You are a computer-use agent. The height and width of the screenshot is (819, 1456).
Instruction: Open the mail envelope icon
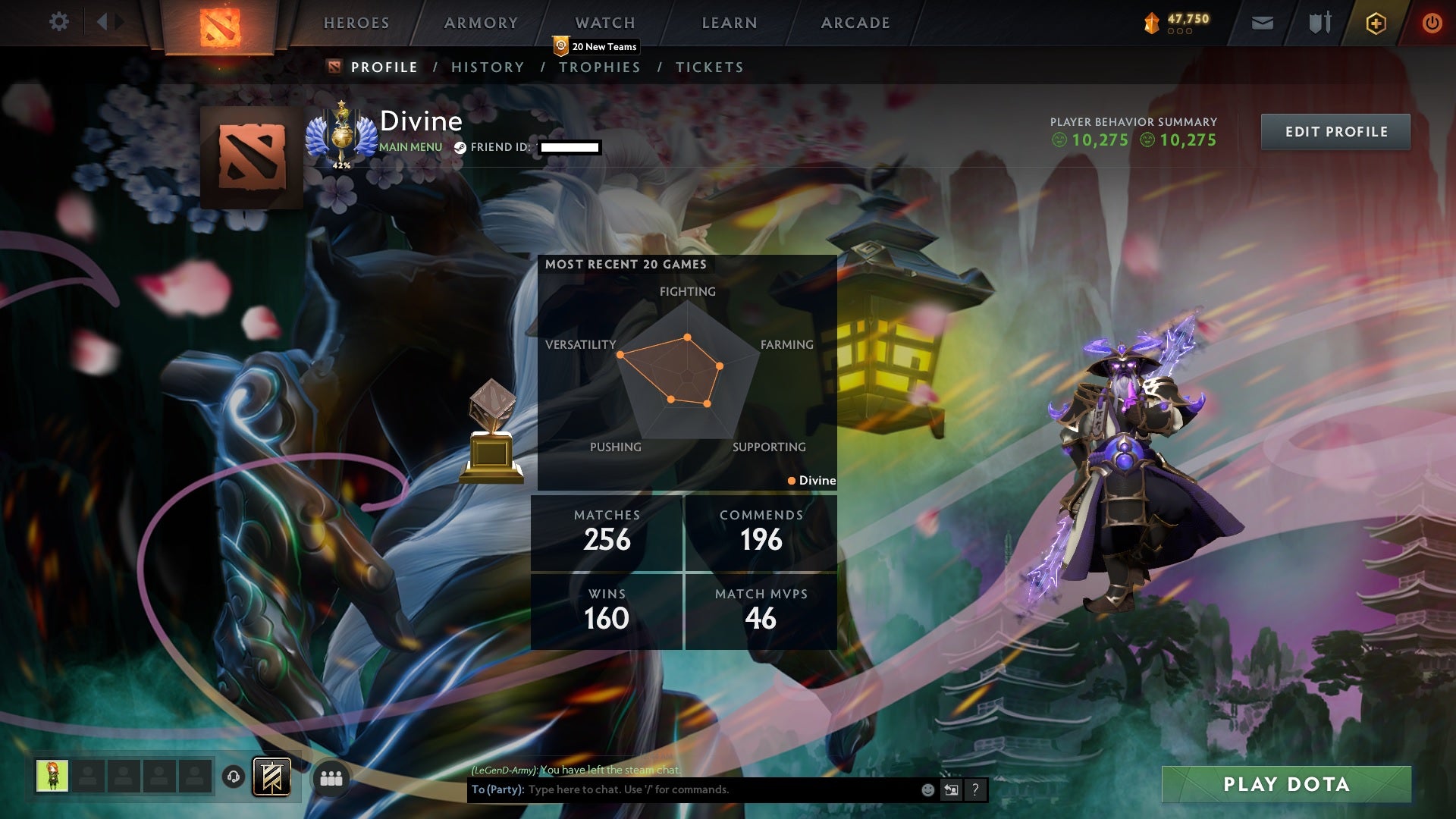click(x=1263, y=24)
